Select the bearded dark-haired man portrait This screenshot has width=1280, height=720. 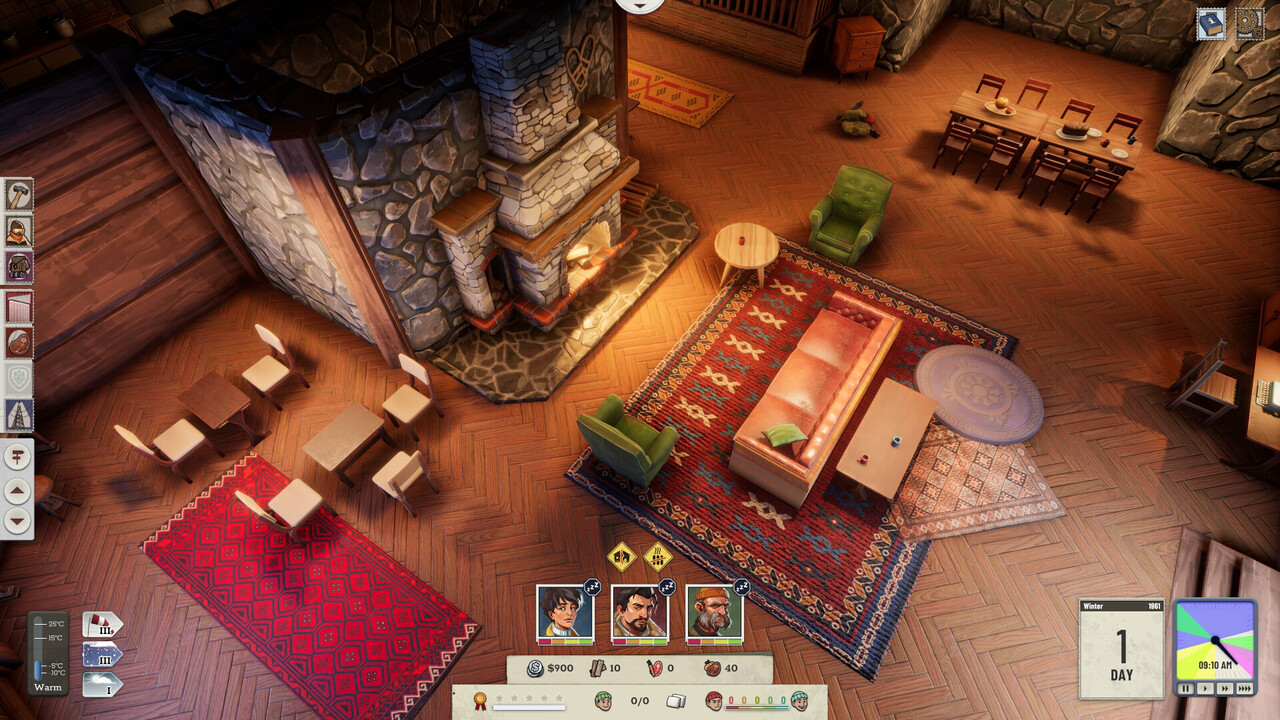click(639, 613)
